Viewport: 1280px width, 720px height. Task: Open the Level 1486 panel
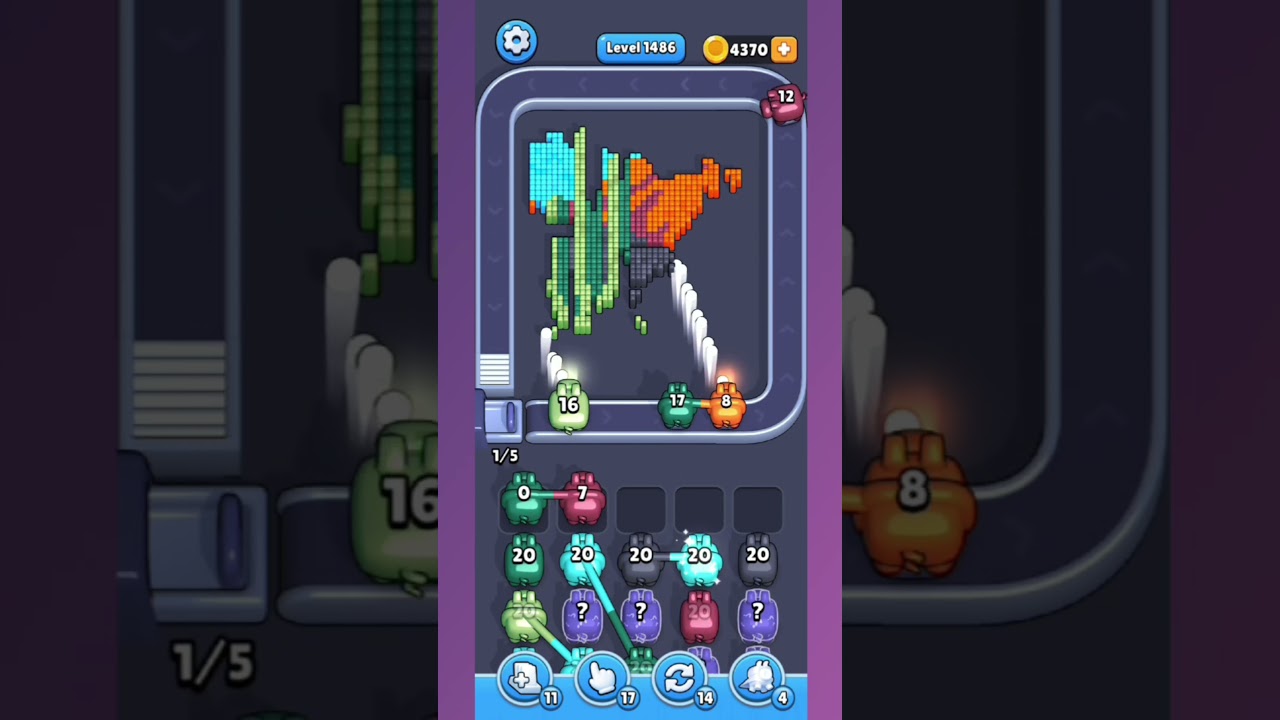coord(640,46)
